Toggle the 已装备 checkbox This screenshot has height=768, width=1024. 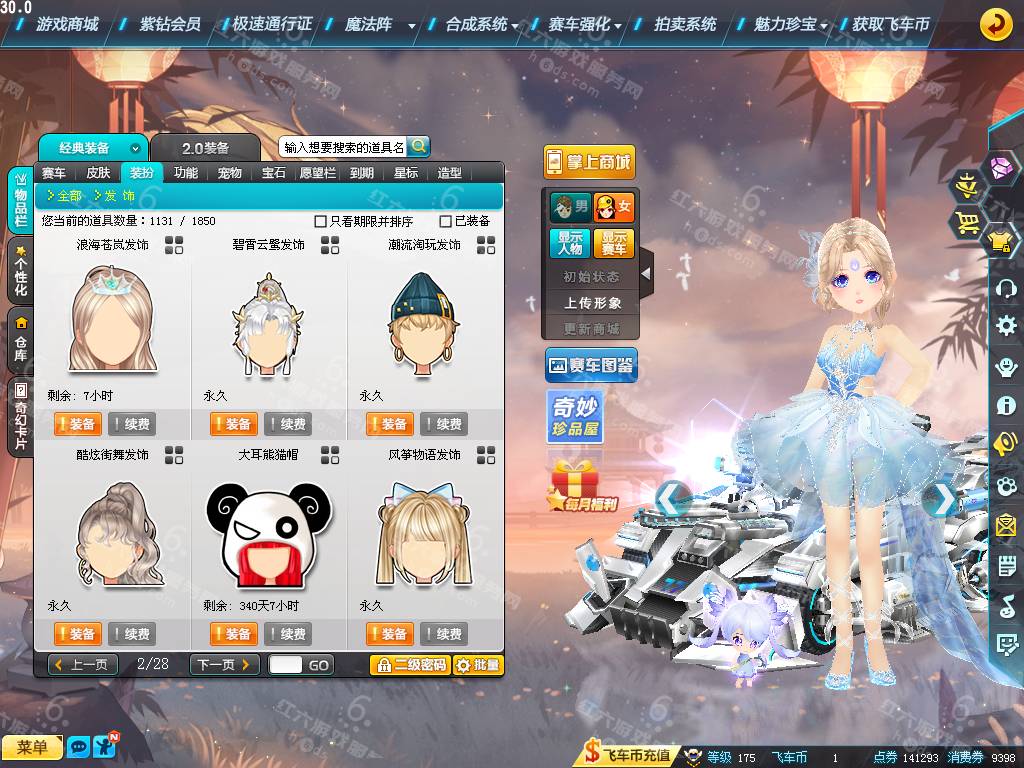click(x=446, y=221)
